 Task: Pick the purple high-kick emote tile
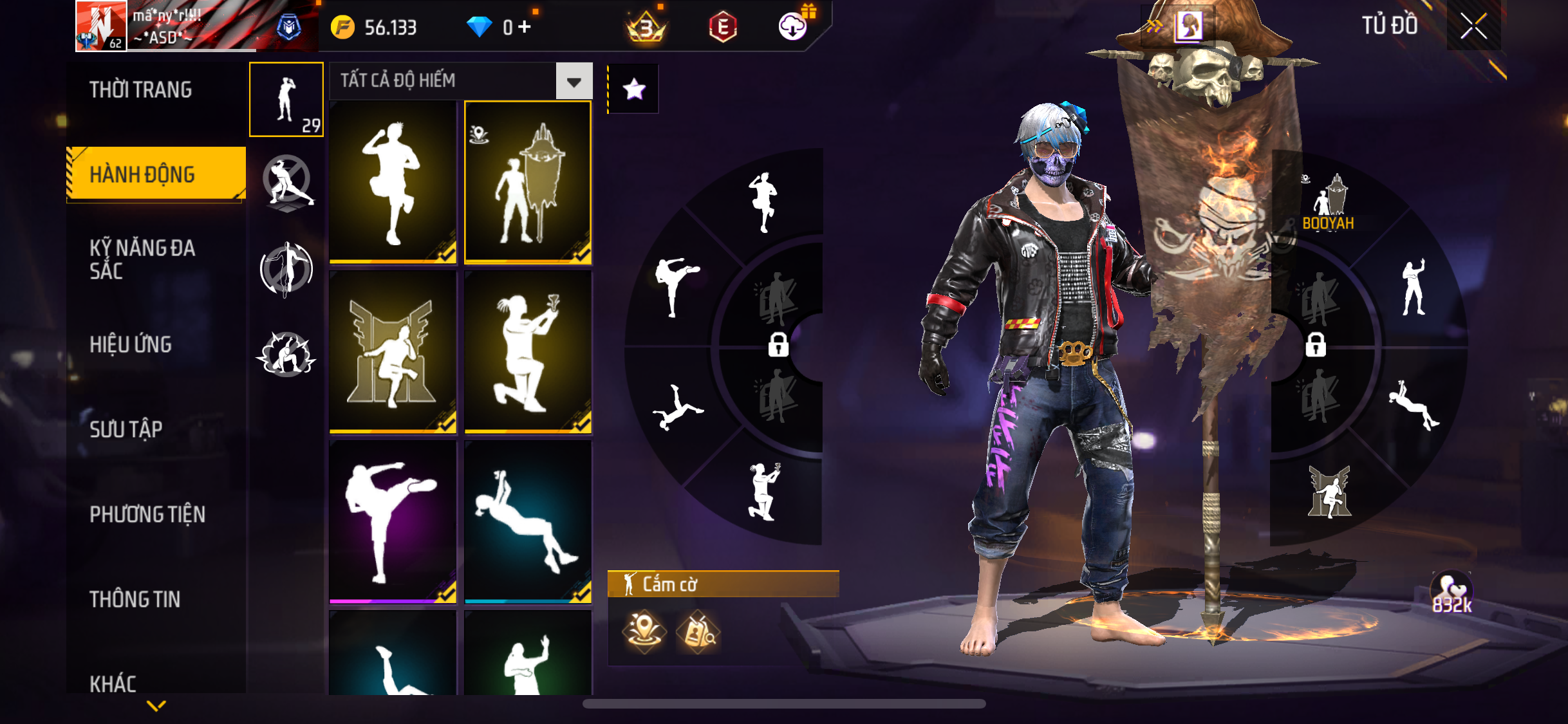(x=393, y=521)
